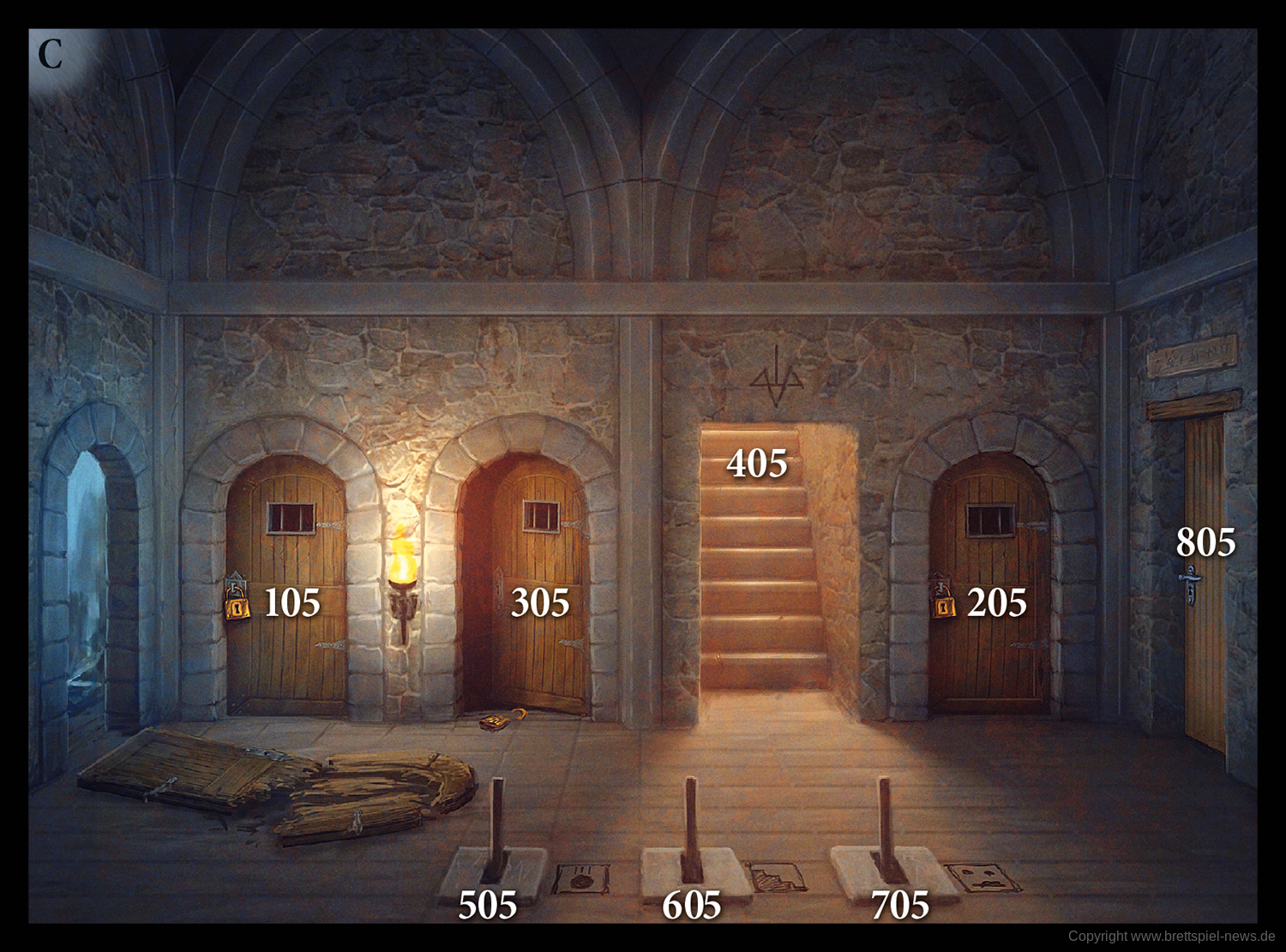Select number 105 on the padlocked door
This screenshot has height=952, width=1286.
pos(291,603)
